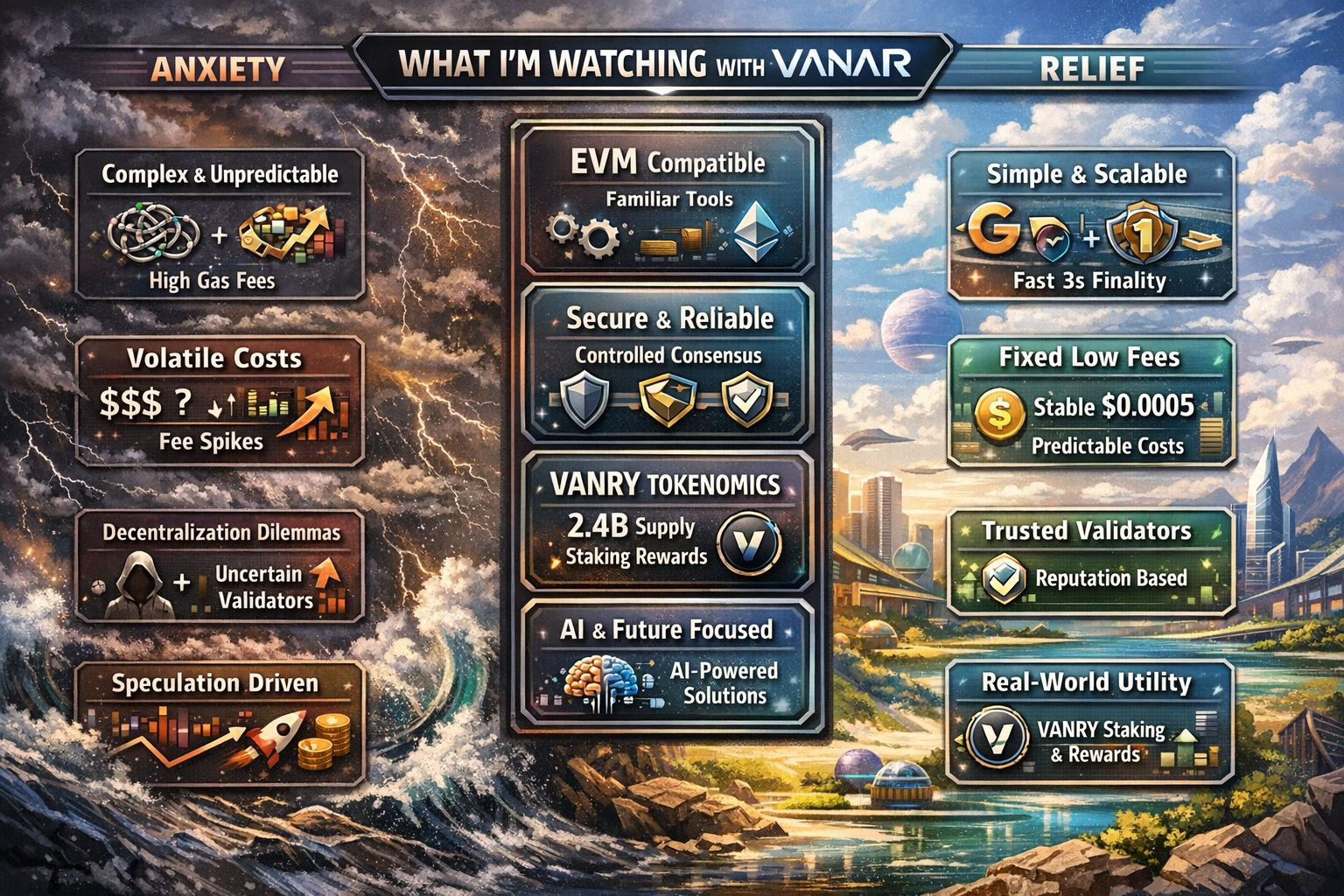Screen dimensions: 1344x896
Task: Open the Volatile Costs card
Action: tap(220, 402)
